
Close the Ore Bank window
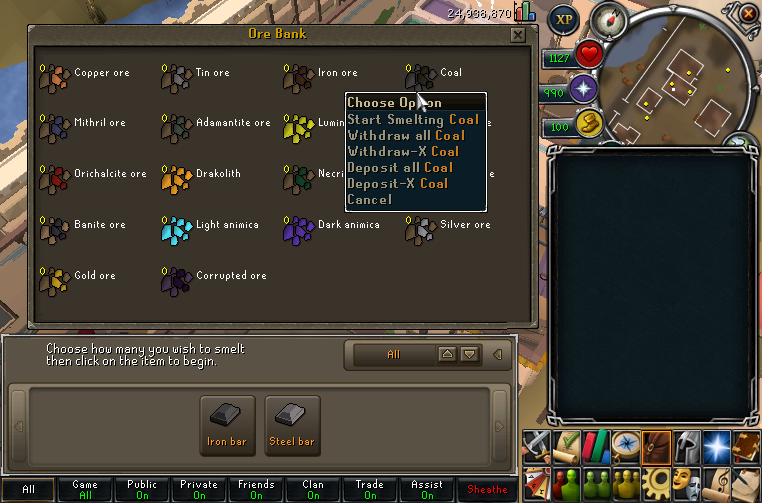click(517, 34)
